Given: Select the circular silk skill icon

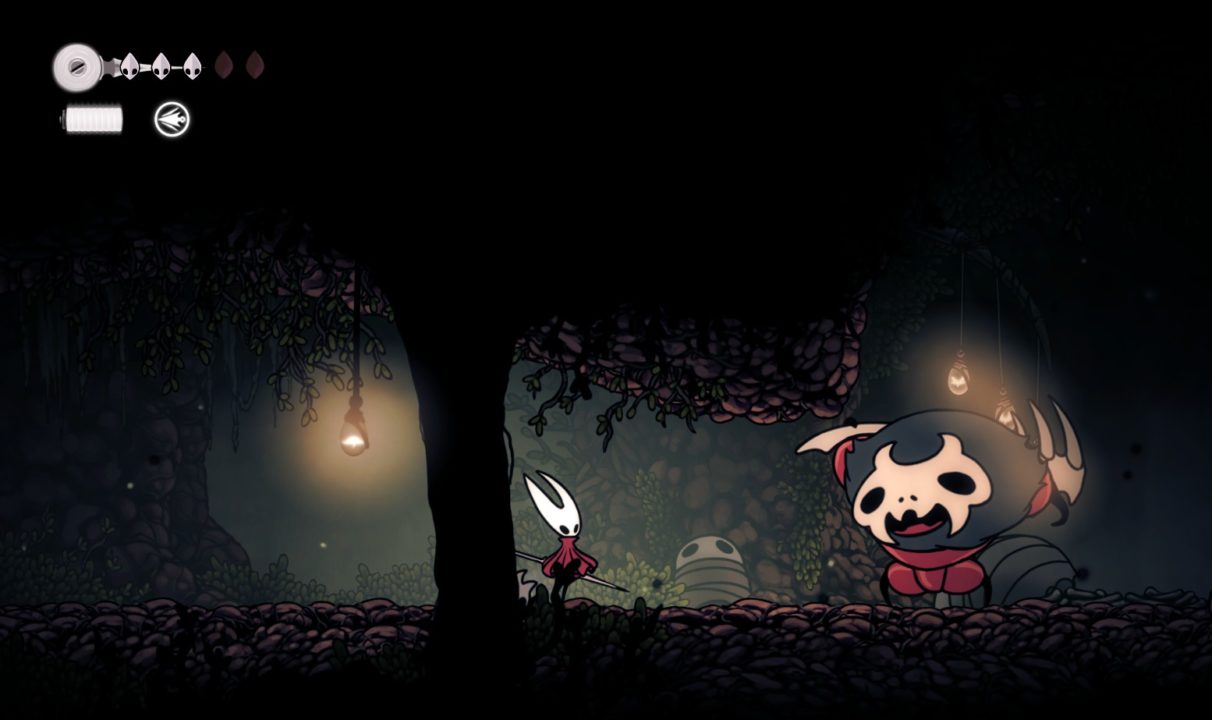Looking at the screenshot, I should 172,120.
